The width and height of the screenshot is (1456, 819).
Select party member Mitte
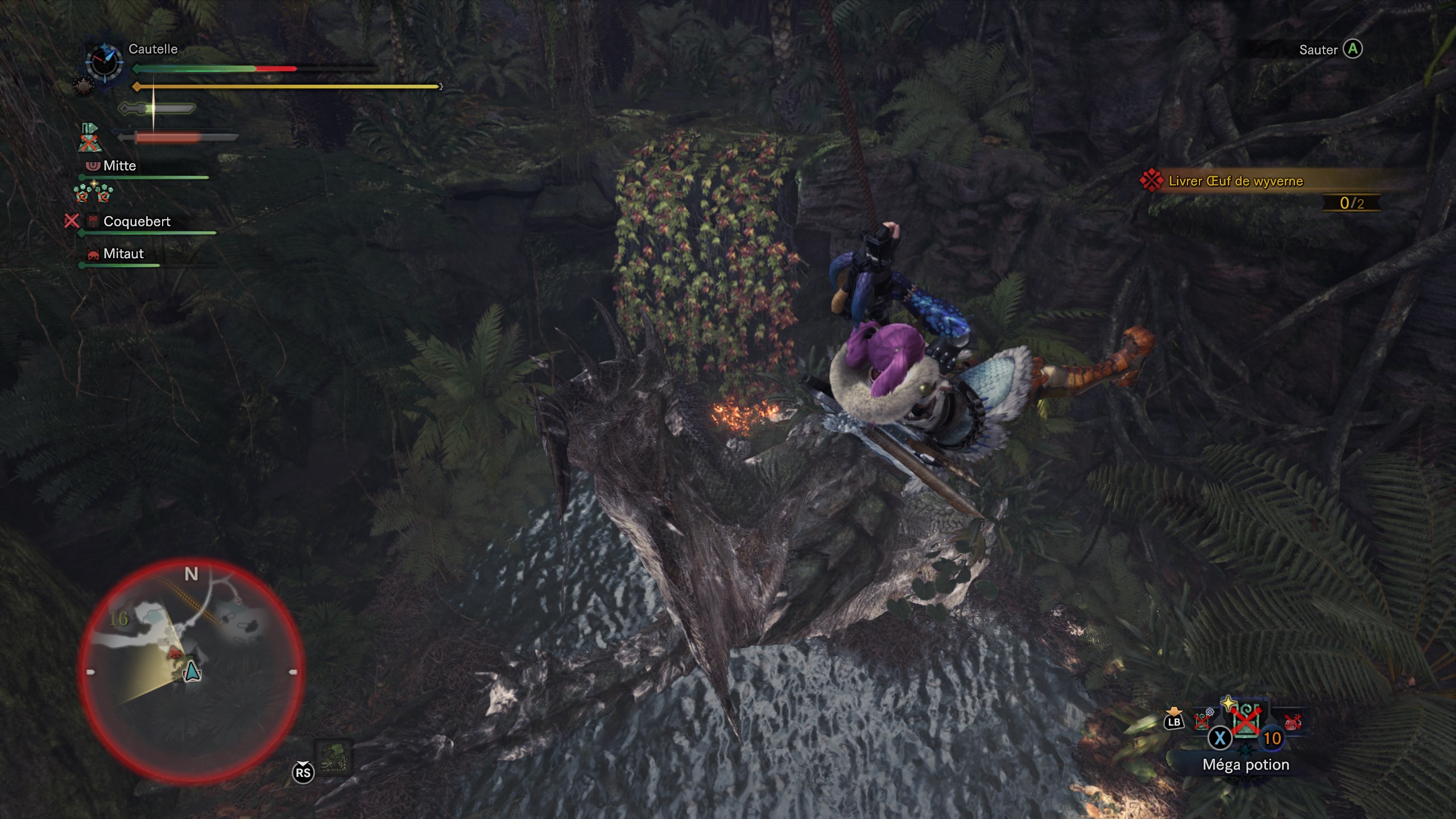[x=119, y=166]
